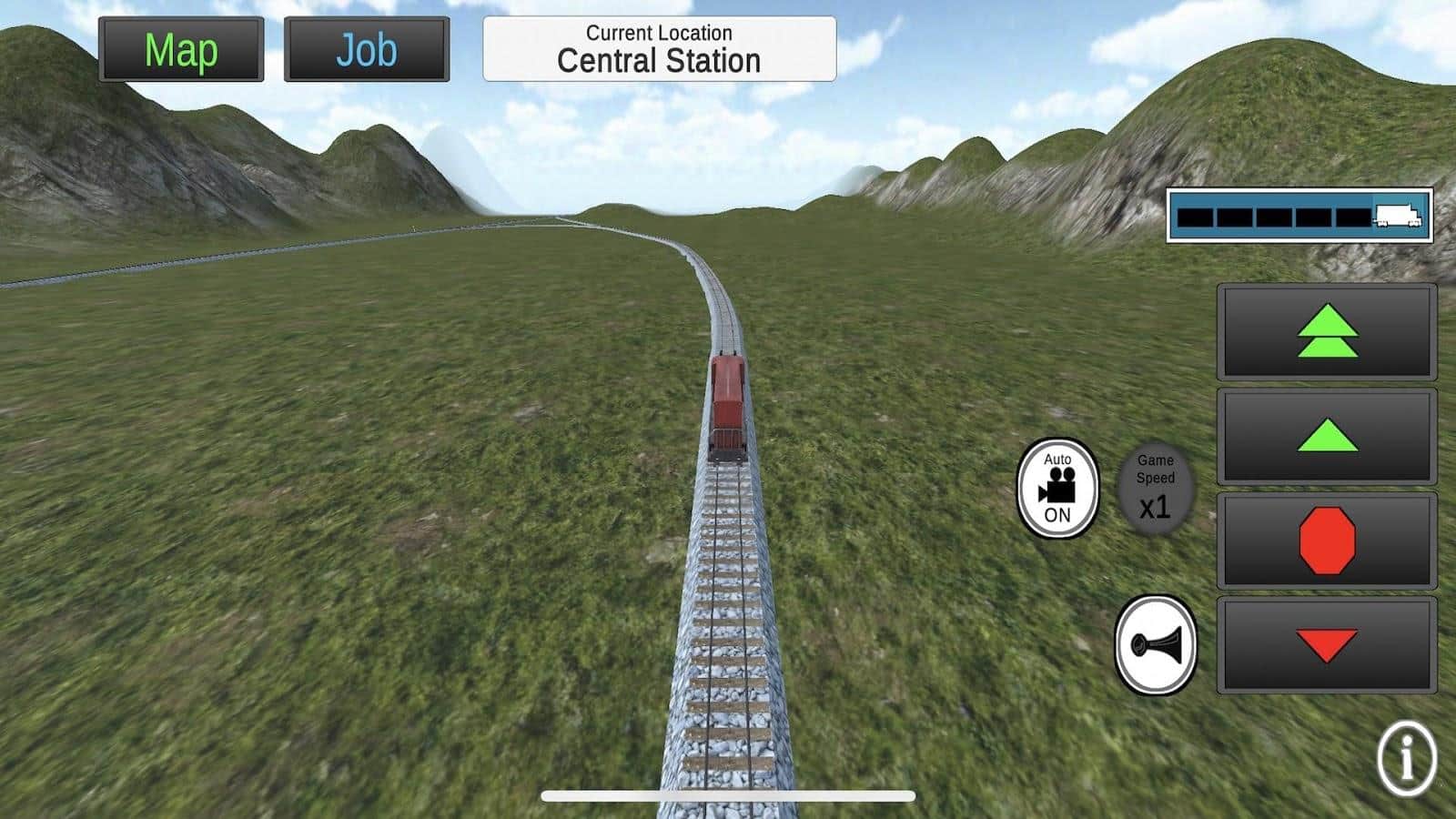Tap the single green up arrow button
This screenshot has height=819, width=1456.
(x=1327, y=436)
